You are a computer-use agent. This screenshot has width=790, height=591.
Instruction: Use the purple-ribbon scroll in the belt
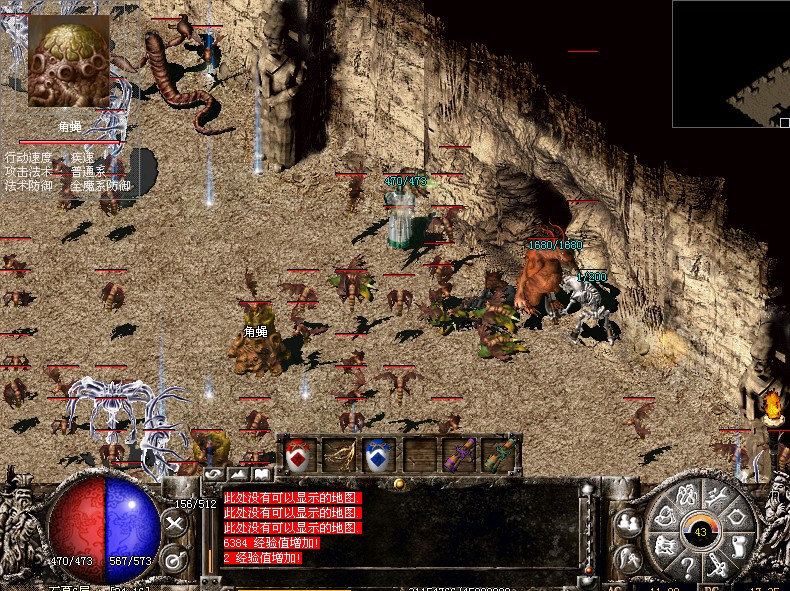[x=460, y=455]
